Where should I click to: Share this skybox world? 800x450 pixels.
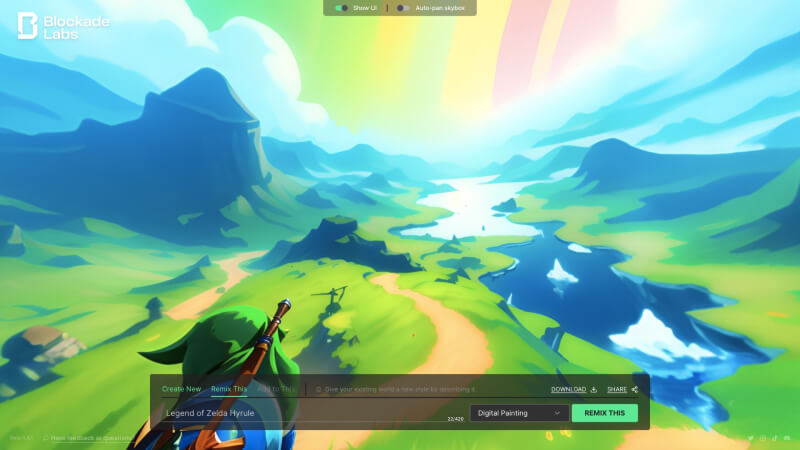coord(621,389)
